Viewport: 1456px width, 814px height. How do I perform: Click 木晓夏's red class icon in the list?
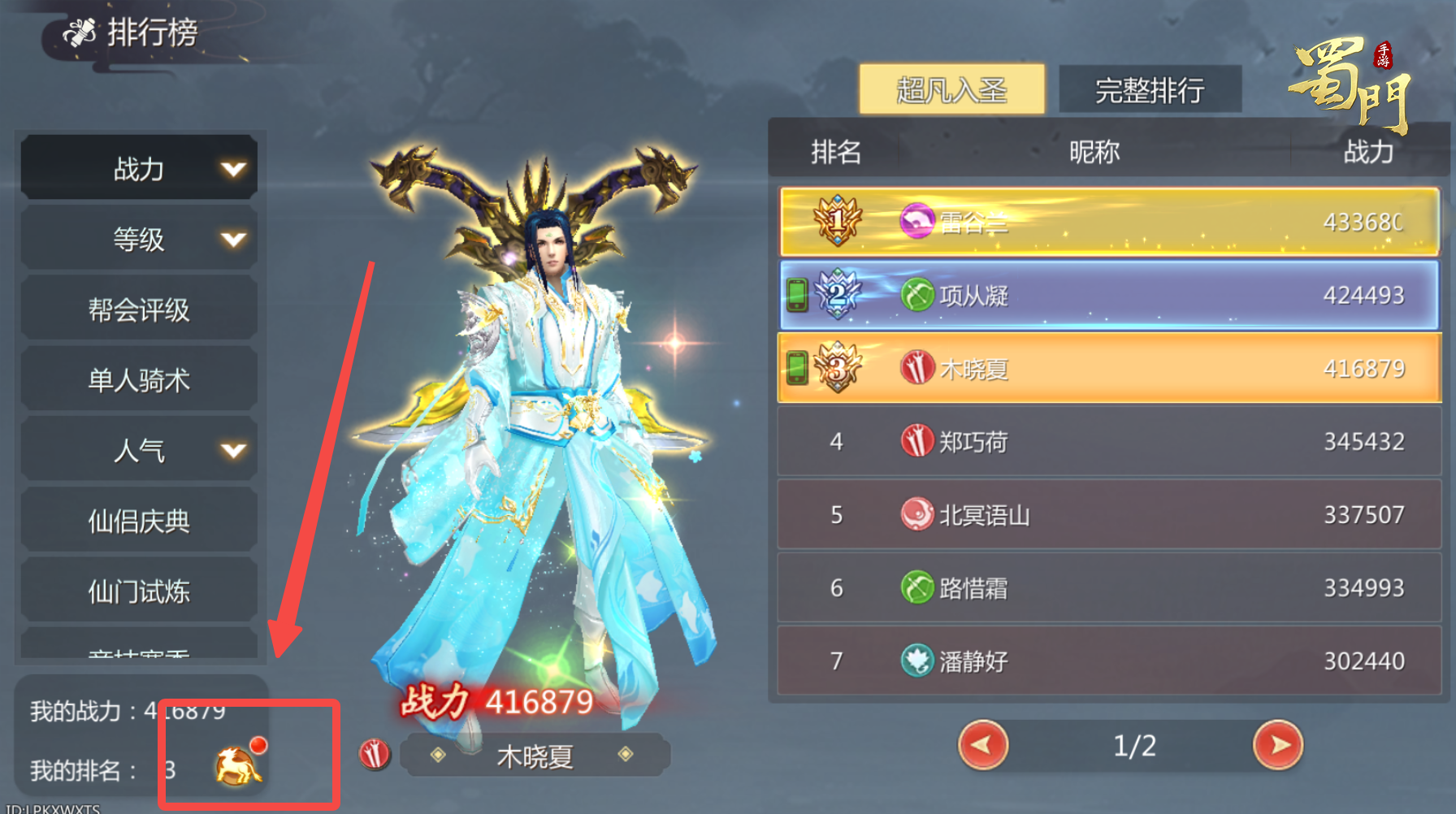pyautogui.click(x=916, y=368)
